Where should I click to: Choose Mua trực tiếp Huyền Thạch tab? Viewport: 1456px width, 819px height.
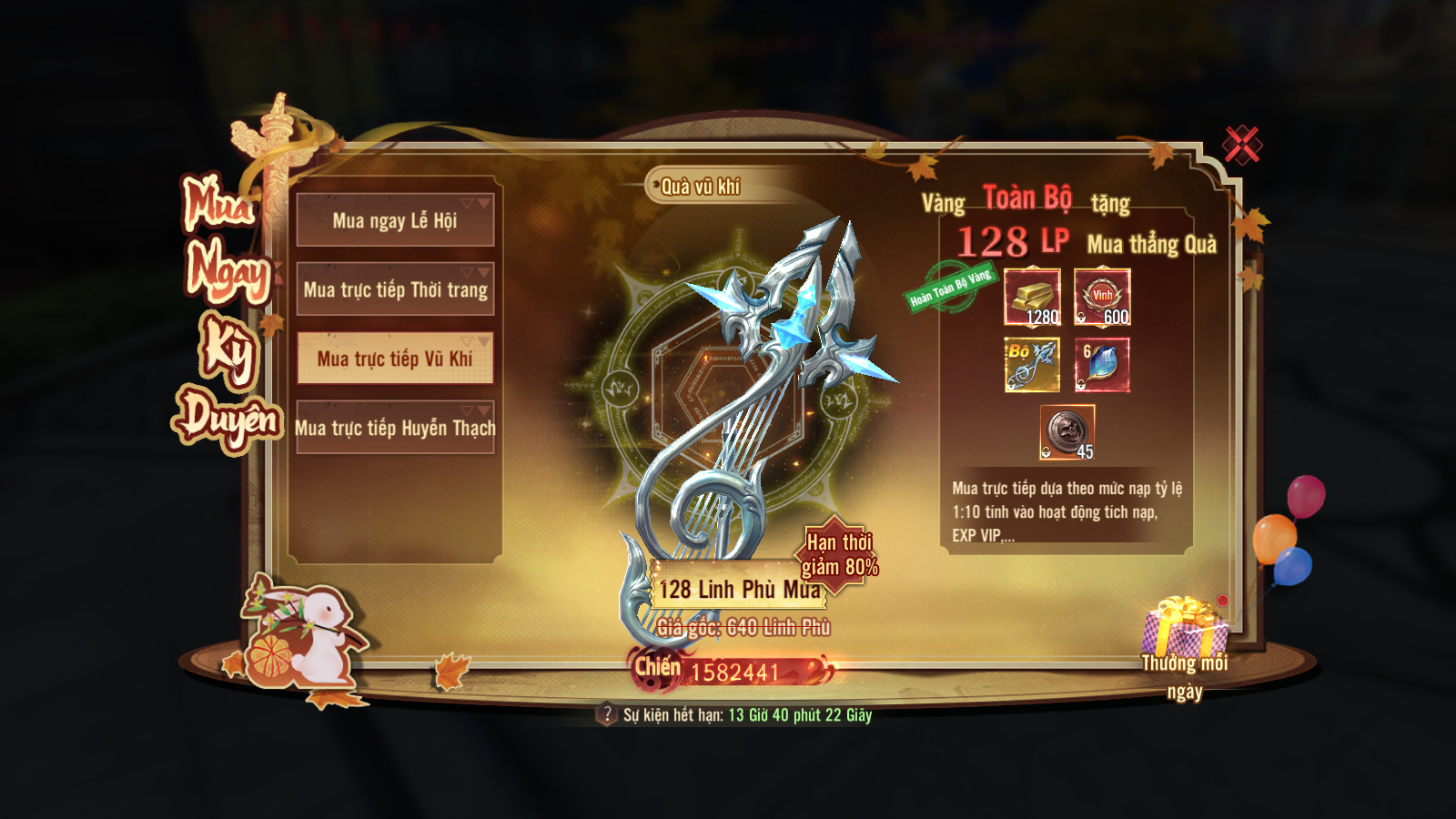[x=395, y=428]
